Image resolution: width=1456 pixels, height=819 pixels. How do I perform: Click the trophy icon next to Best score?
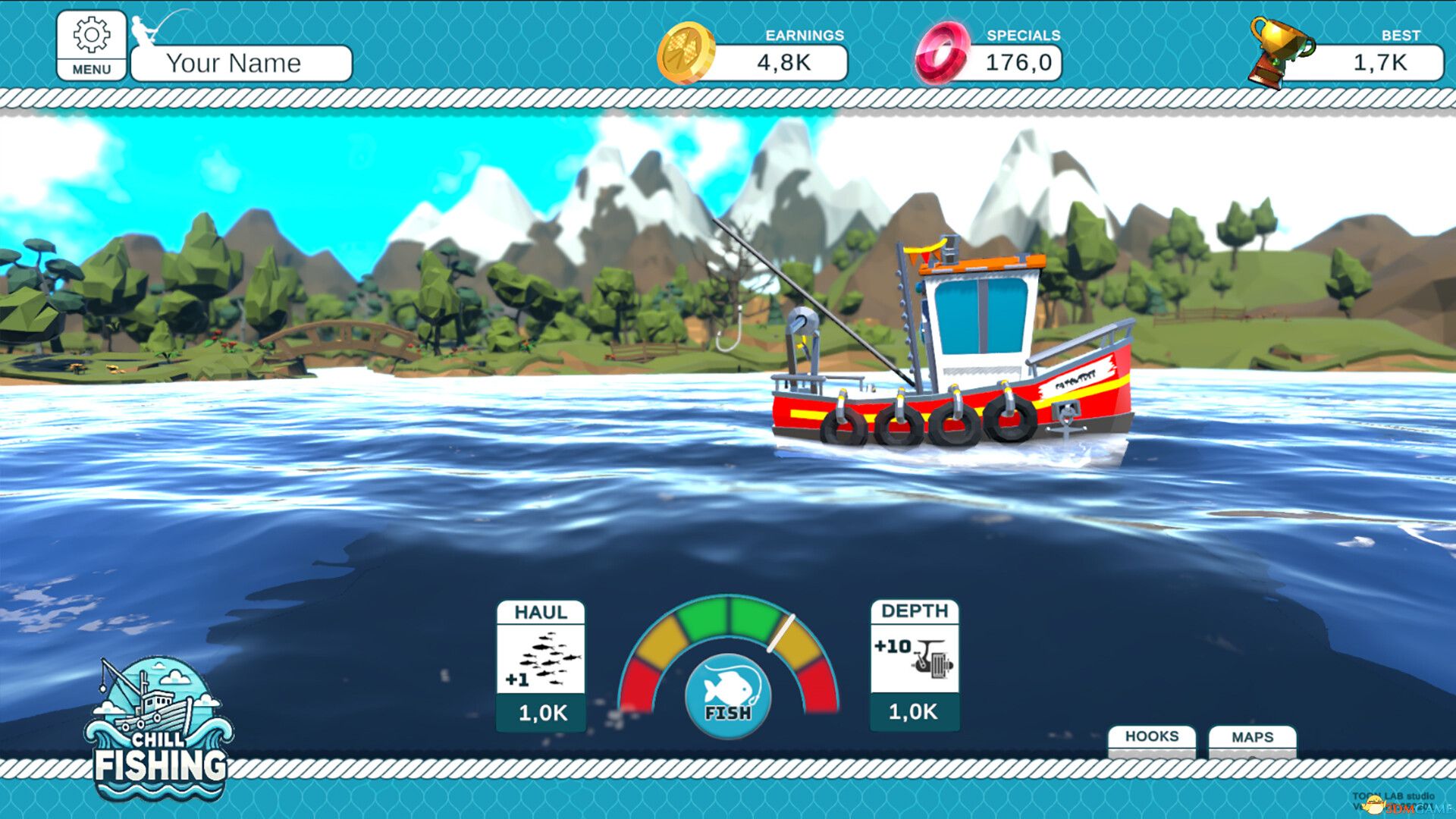point(1279,50)
